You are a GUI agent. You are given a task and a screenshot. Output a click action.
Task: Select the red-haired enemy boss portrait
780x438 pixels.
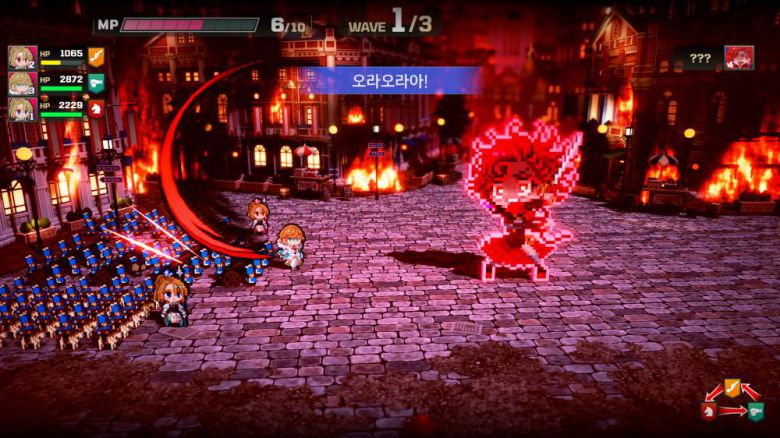pyautogui.click(x=739, y=58)
